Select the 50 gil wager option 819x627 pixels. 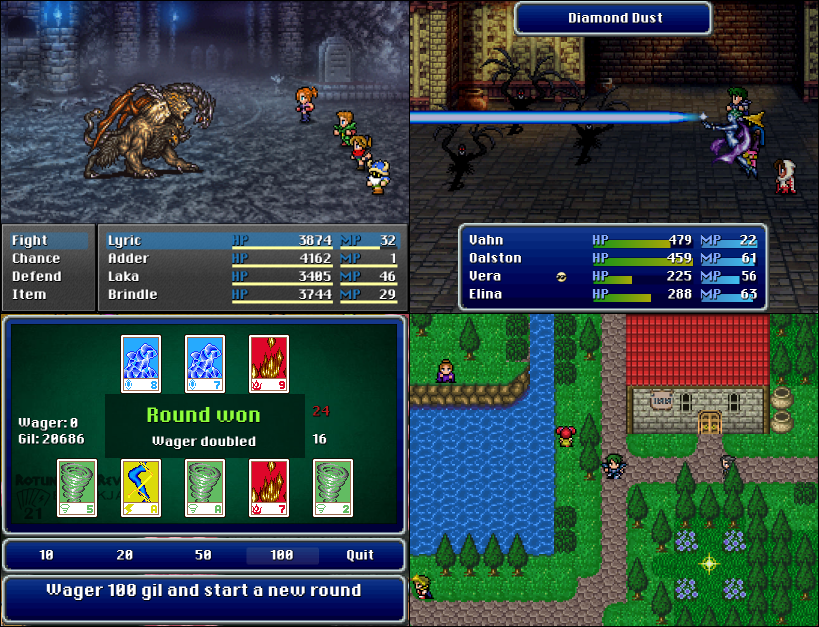click(204, 555)
